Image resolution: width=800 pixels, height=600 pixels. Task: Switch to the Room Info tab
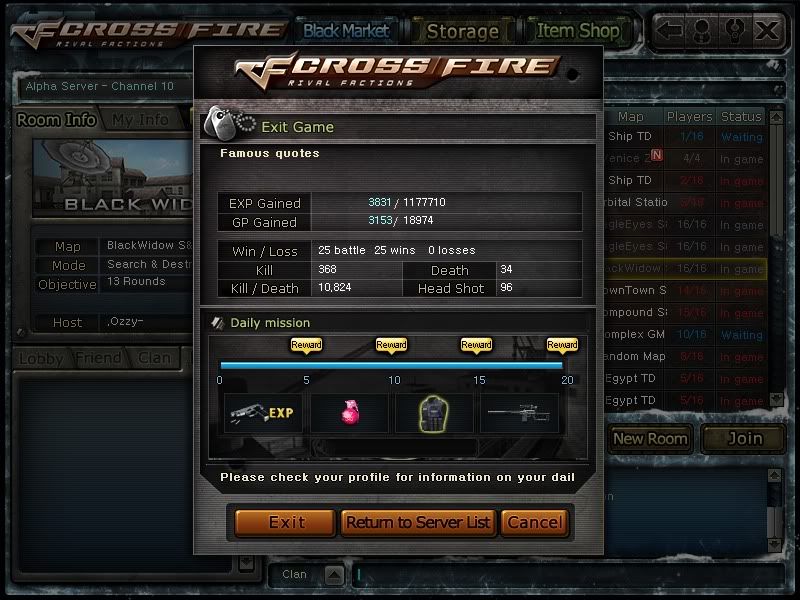pos(56,120)
